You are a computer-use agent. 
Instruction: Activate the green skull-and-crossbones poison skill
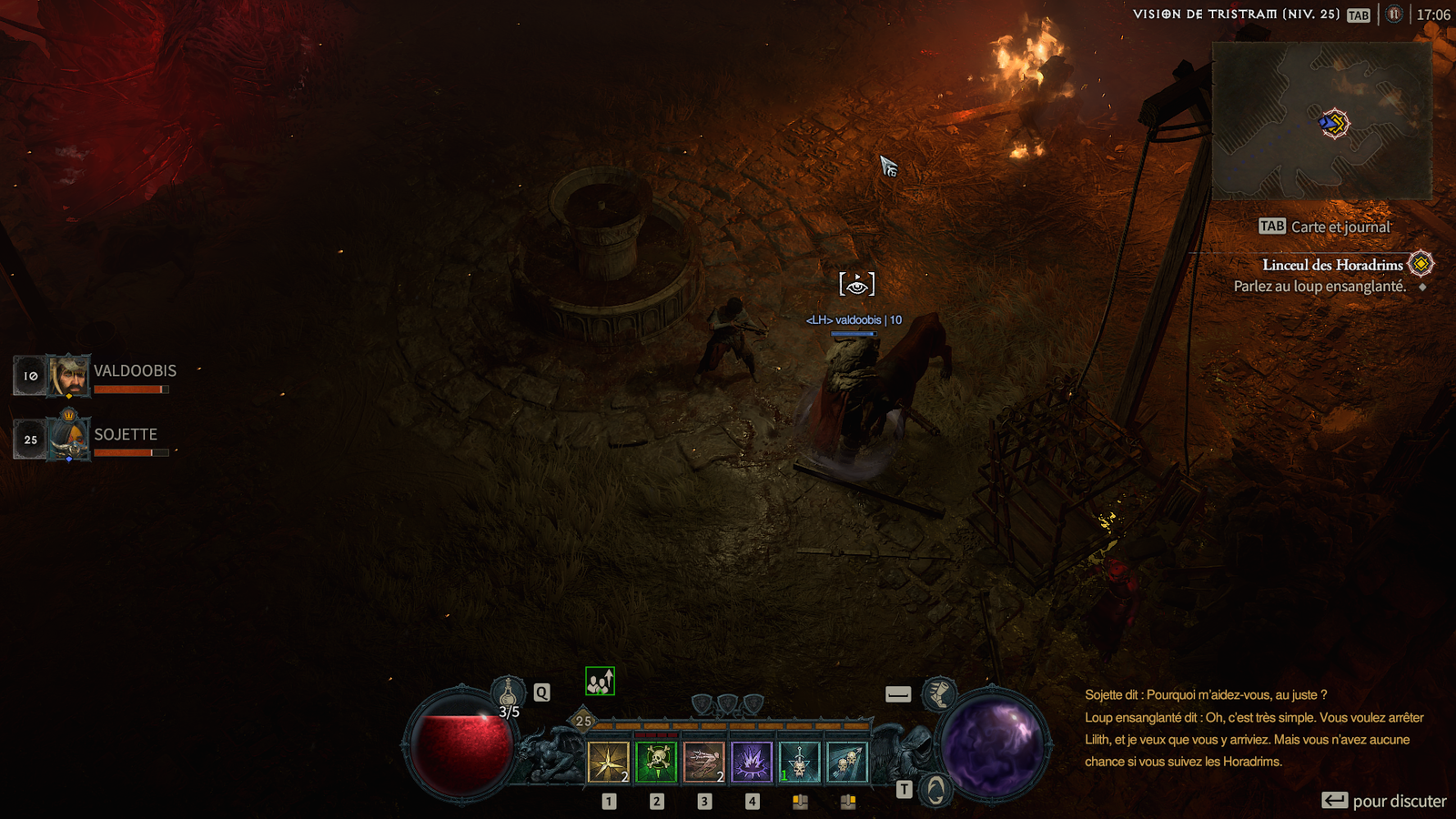click(656, 762)
